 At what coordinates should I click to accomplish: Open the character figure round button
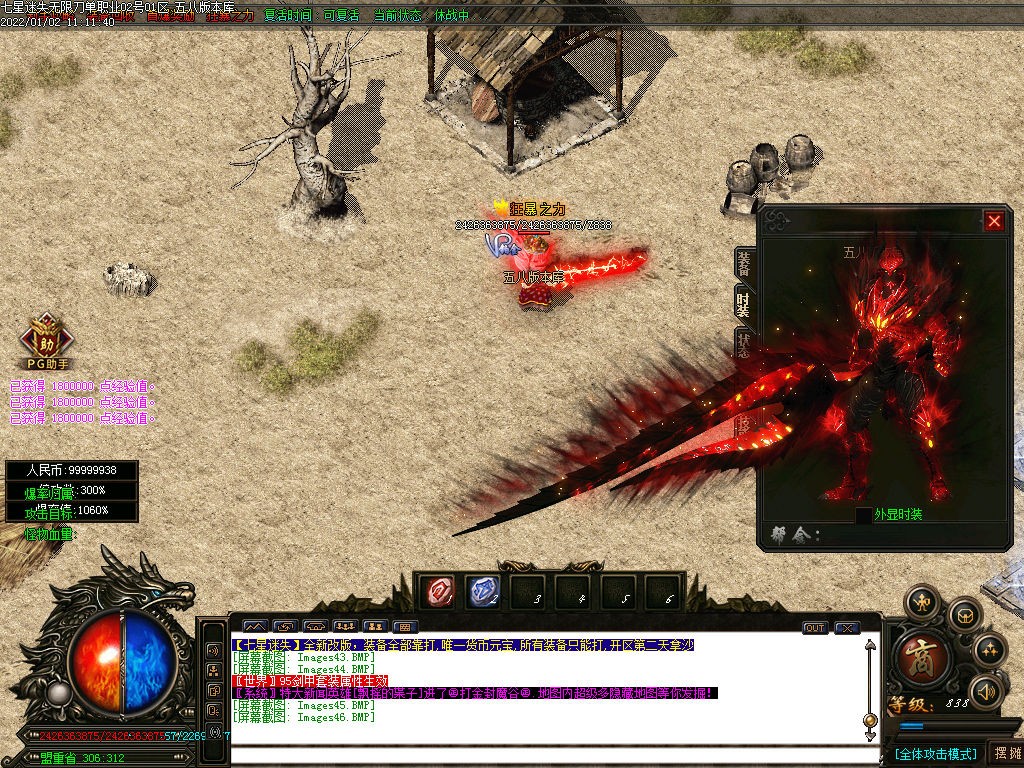pos(921,602)
